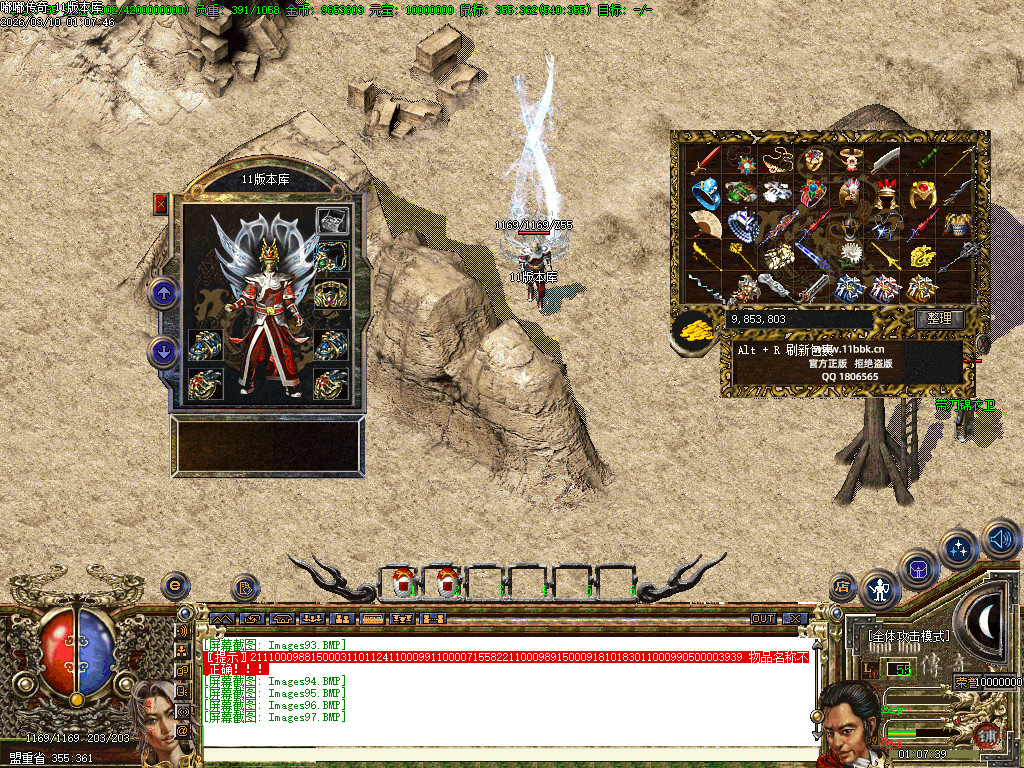Select the blue ring in the bag
The image size is (1024, 768).
(705, 191)
